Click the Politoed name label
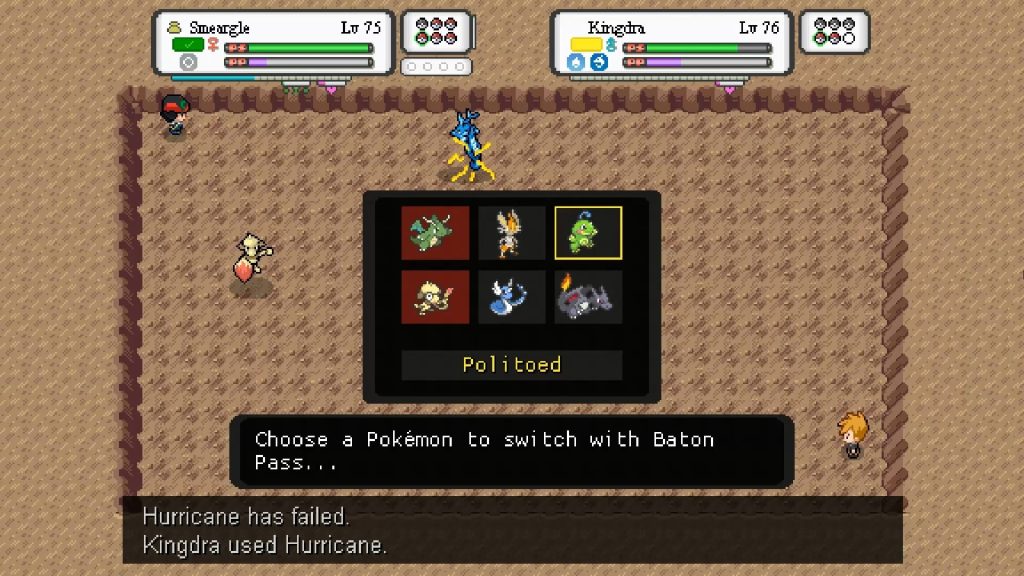 point(512,365)
